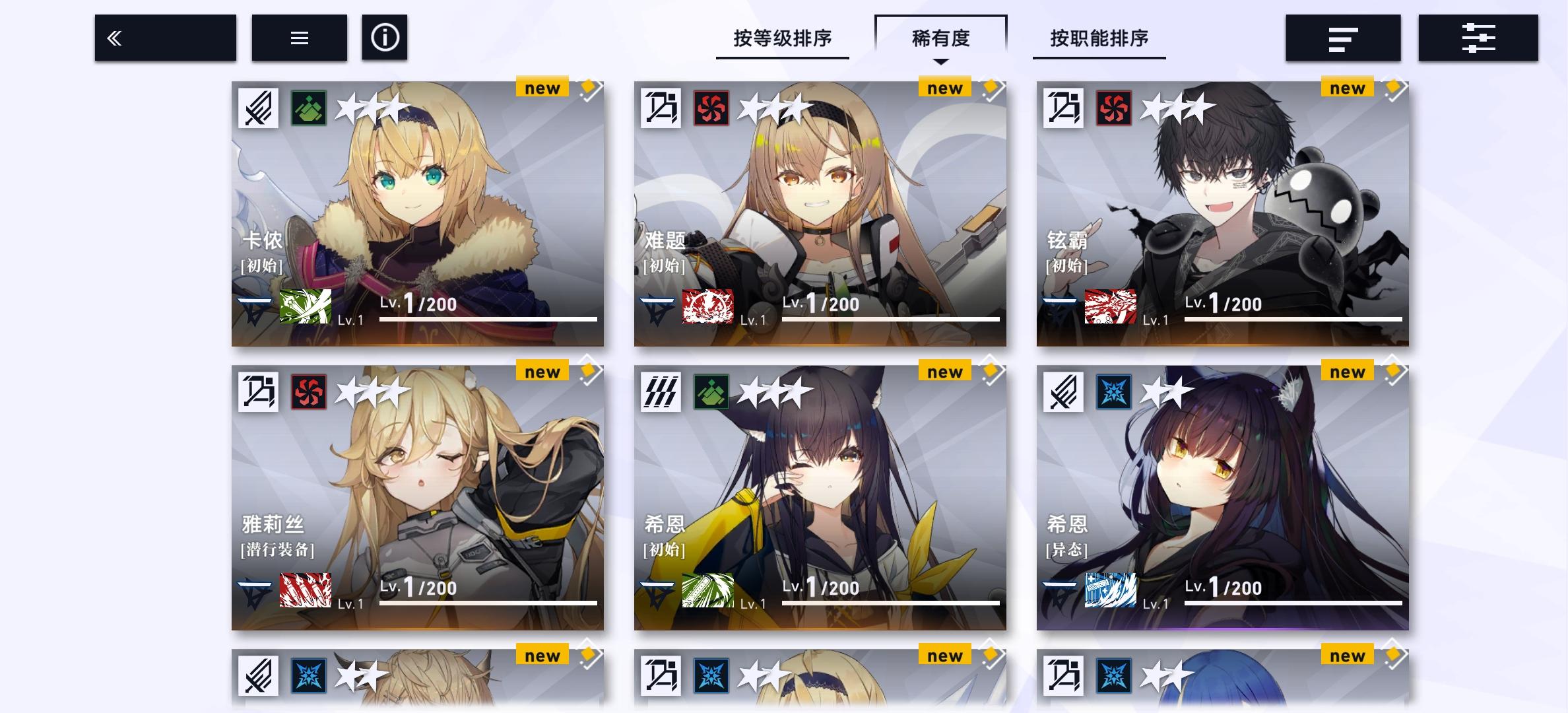Click the new badge on 难题's card
This screenshot has width=1568, height=713.
[x=944, y=86]
